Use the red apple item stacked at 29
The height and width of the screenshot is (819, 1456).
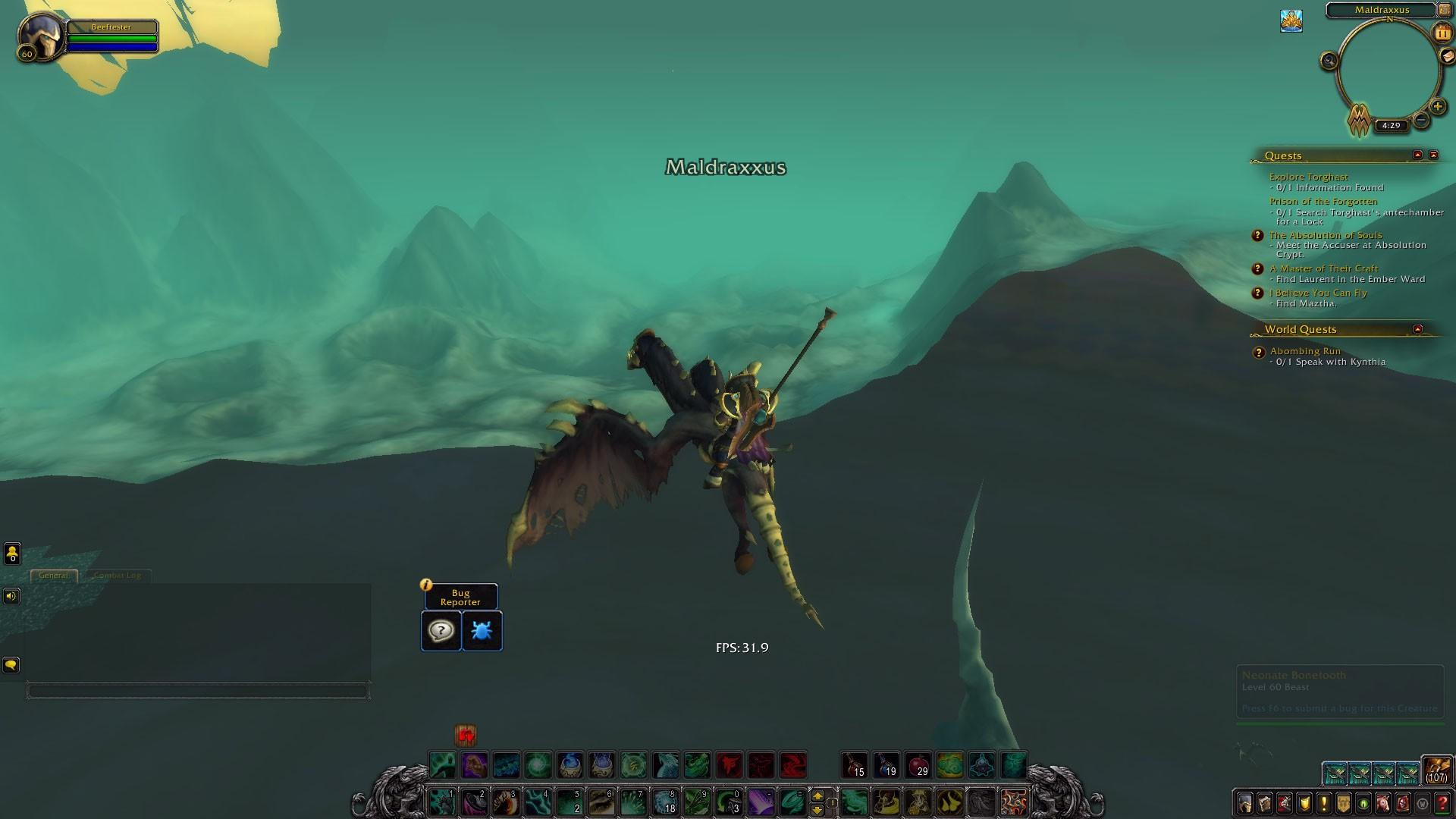tap(918, 764)
